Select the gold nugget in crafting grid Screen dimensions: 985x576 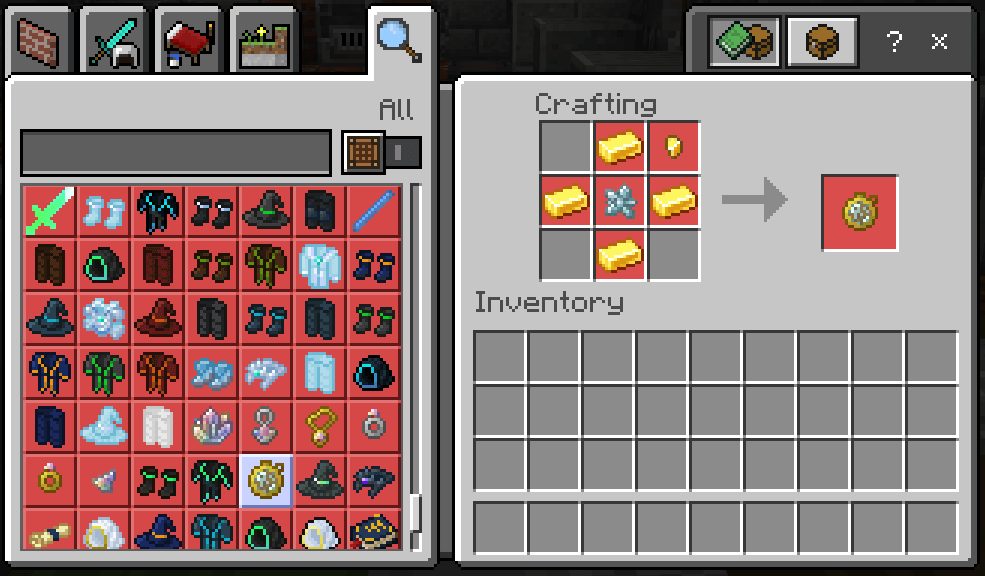(674, 148)
